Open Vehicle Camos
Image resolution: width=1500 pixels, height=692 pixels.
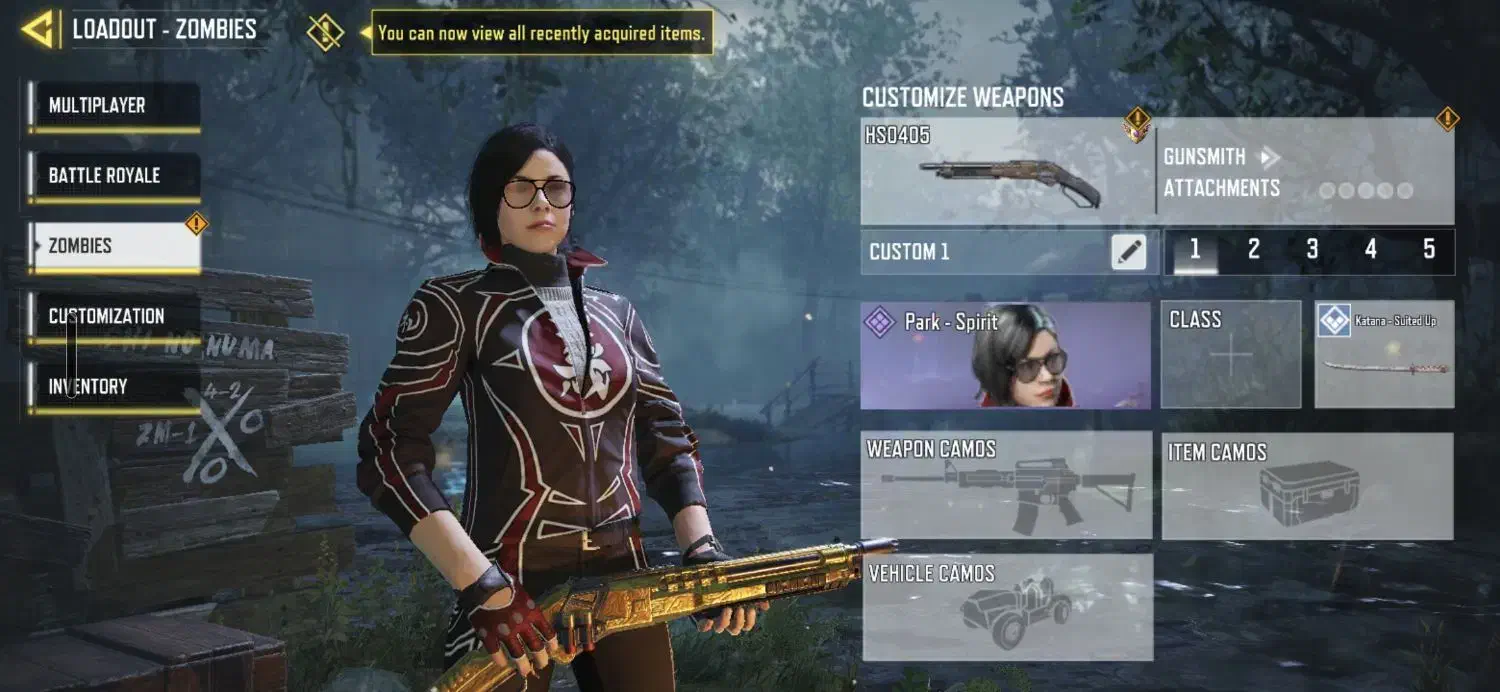[x=1006, y=608]
